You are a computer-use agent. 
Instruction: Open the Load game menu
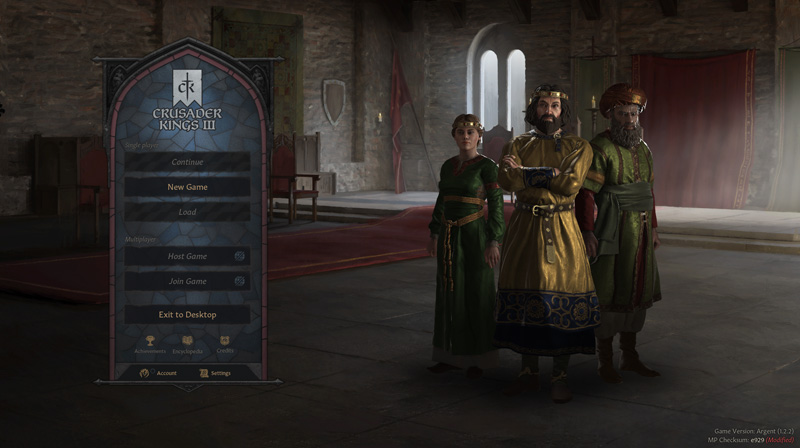(187, 212)
